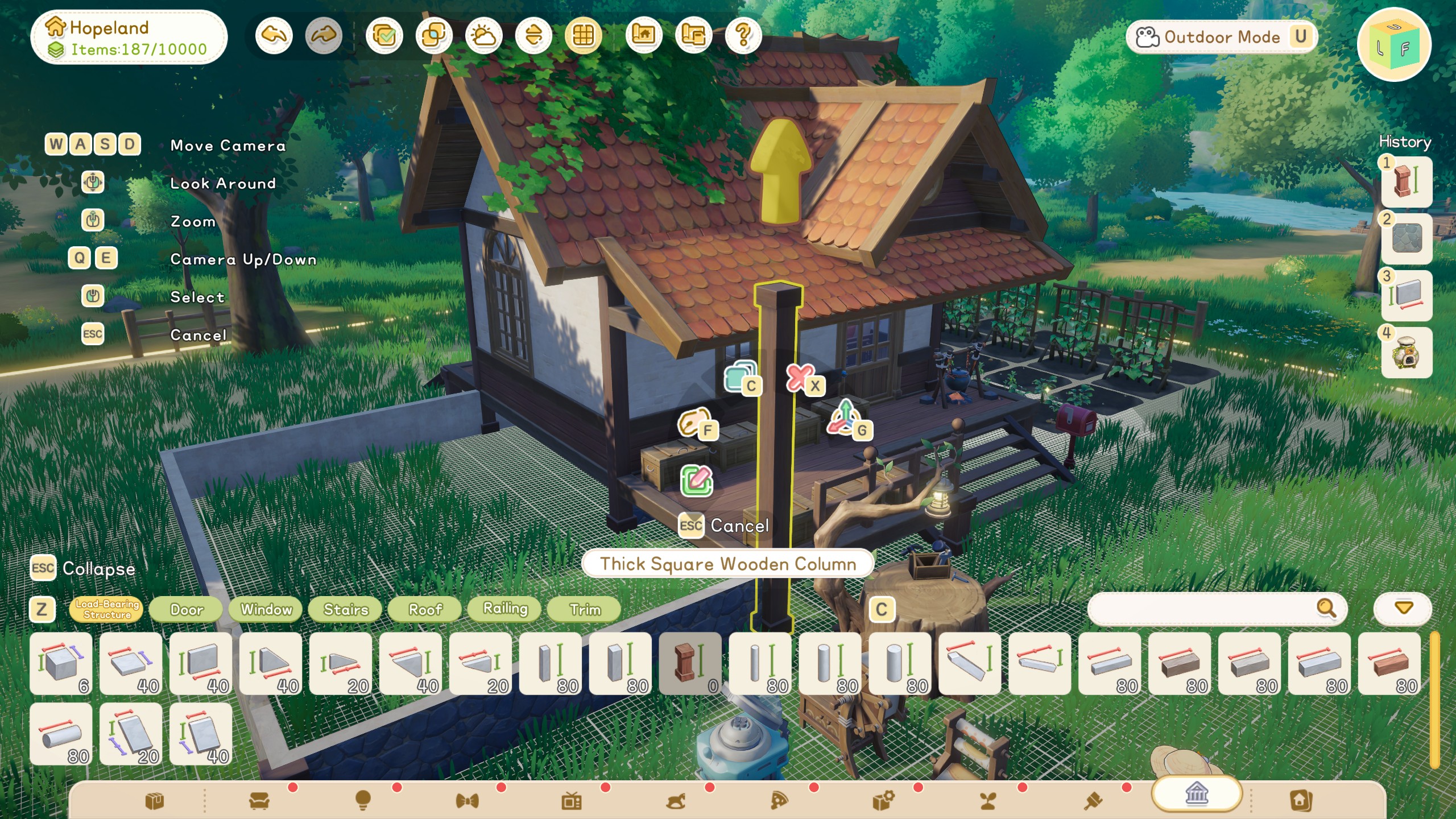Open the Load-Bearing Structure tab

105,609
